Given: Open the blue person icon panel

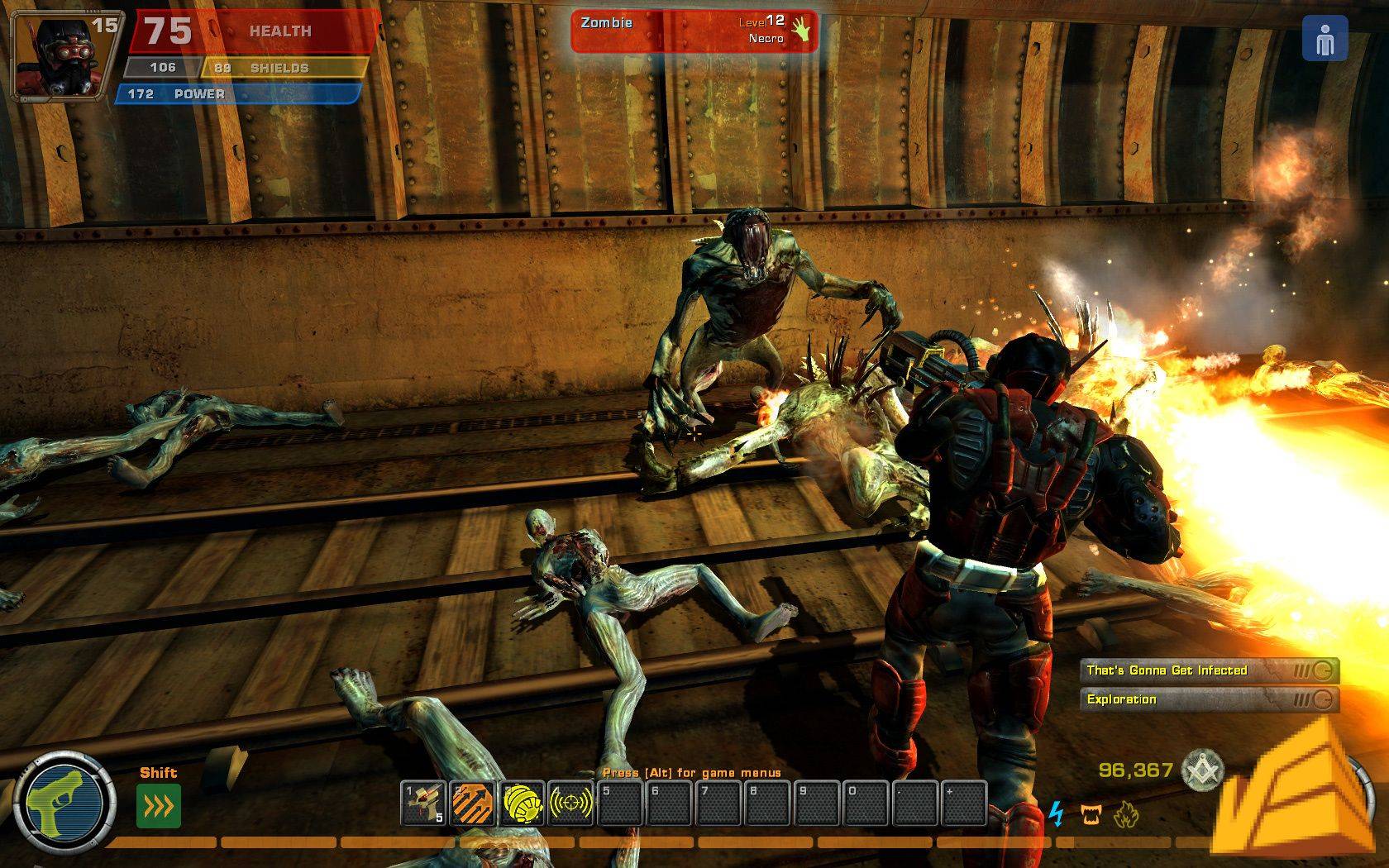Looking at the screenshot, I should 1325,38.
